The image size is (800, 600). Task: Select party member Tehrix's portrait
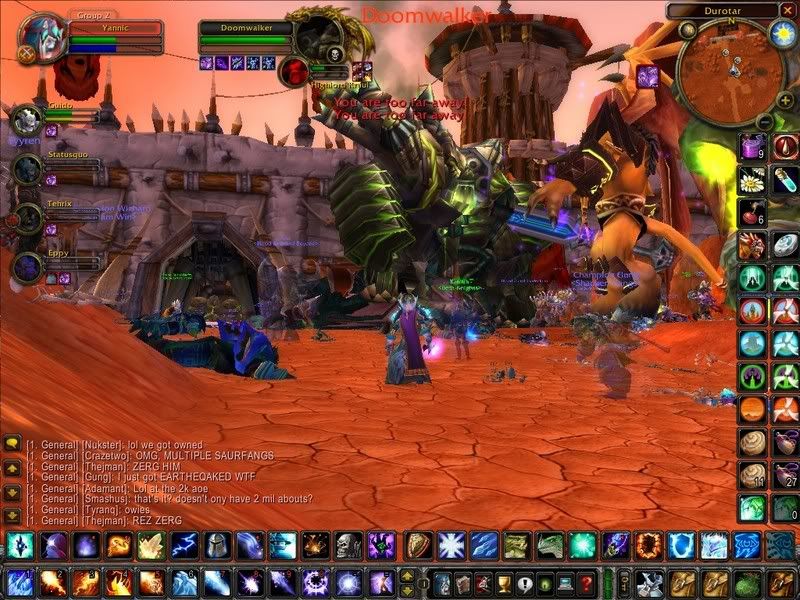tap(27, 217)
